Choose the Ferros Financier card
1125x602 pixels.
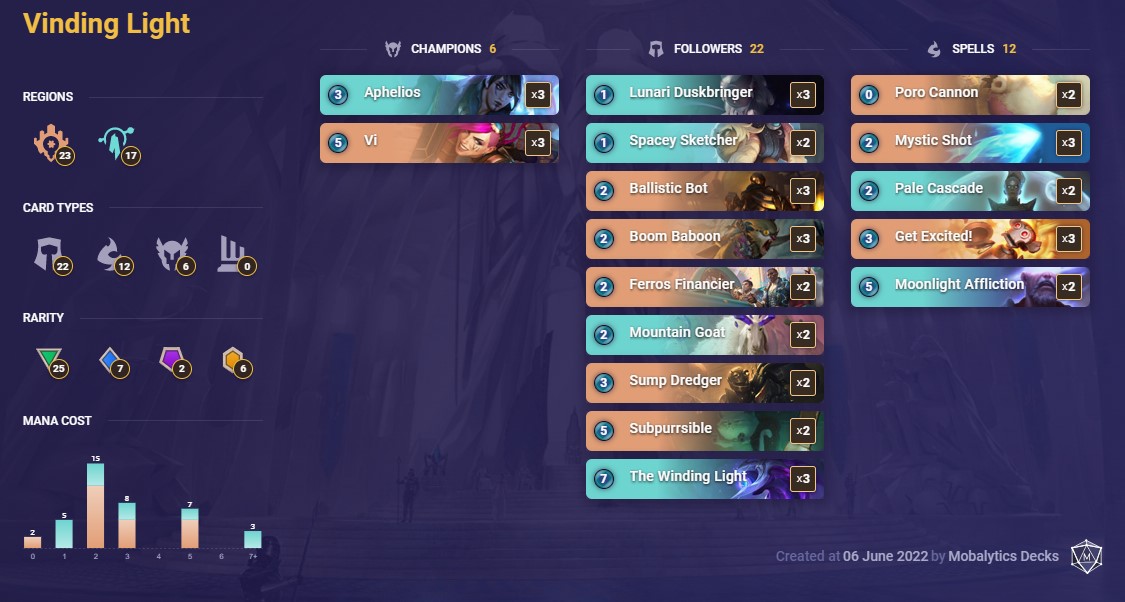point(704,287)
